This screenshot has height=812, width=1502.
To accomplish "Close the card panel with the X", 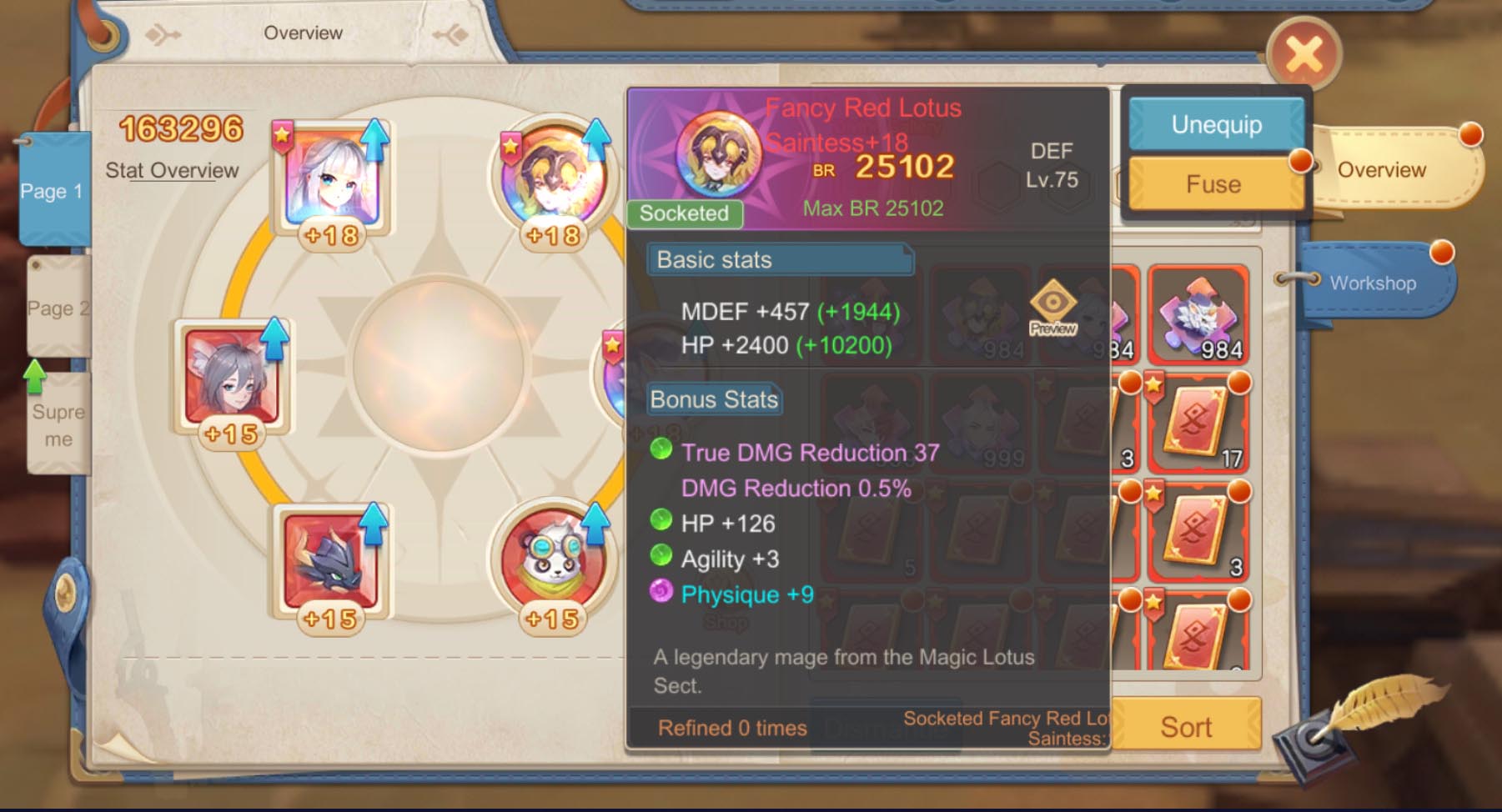I will tap(1304, 56).
